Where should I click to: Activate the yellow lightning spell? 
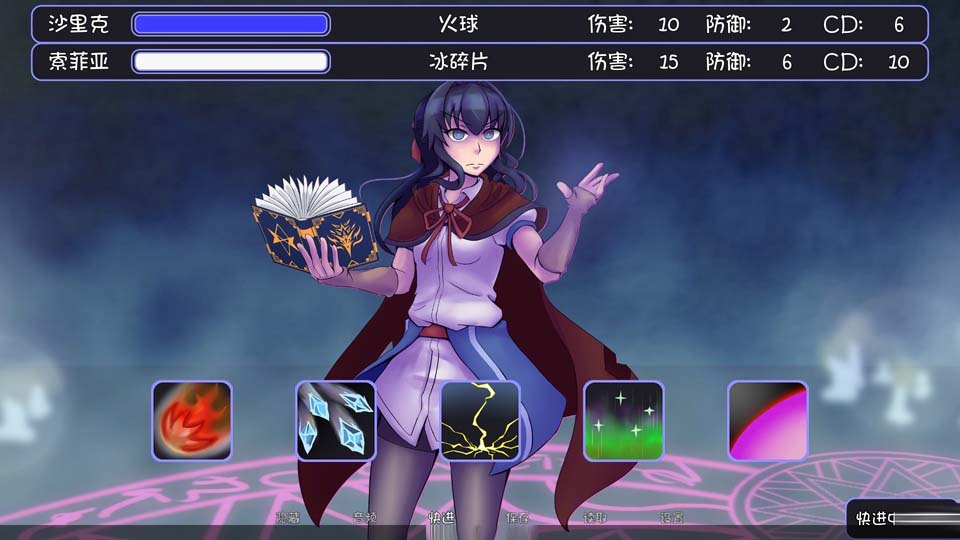pyautogui.click(x=480, y=421)
